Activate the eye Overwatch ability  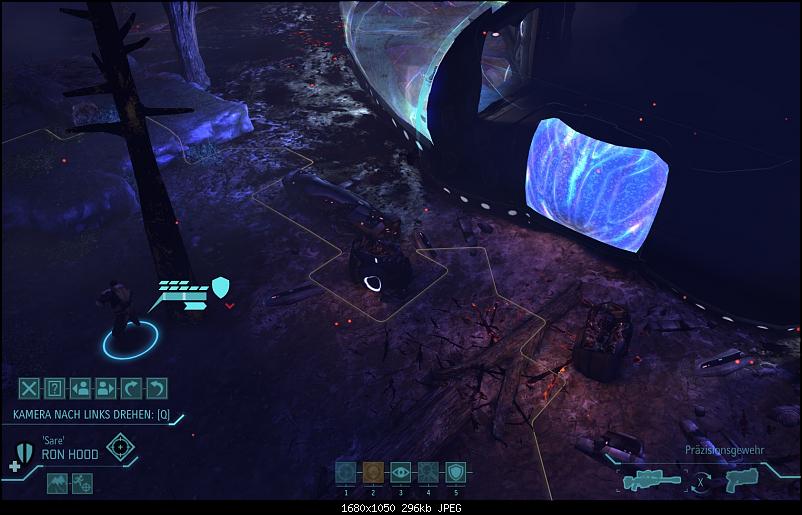(400, 474)
